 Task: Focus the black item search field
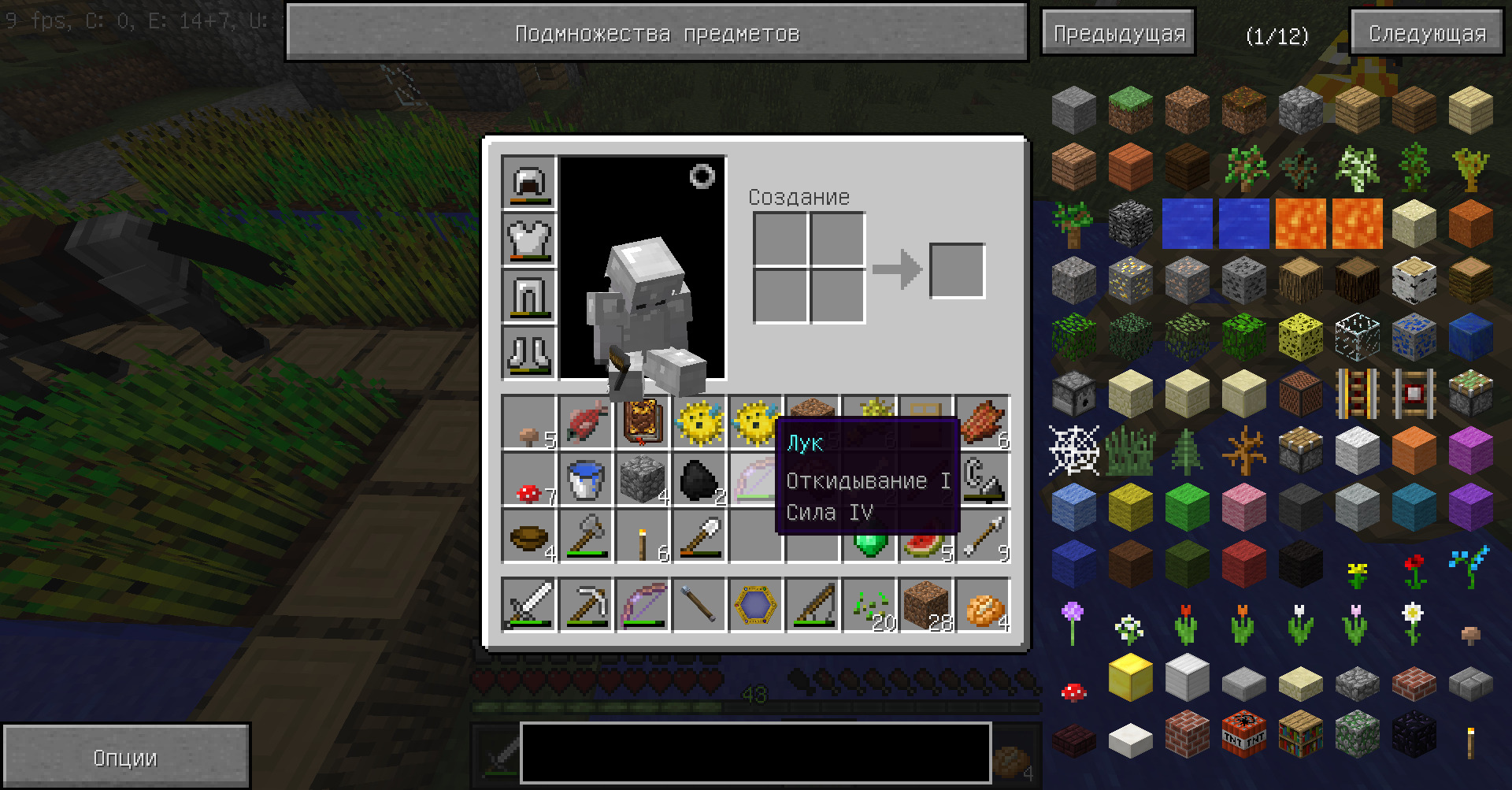pos(755,753)
